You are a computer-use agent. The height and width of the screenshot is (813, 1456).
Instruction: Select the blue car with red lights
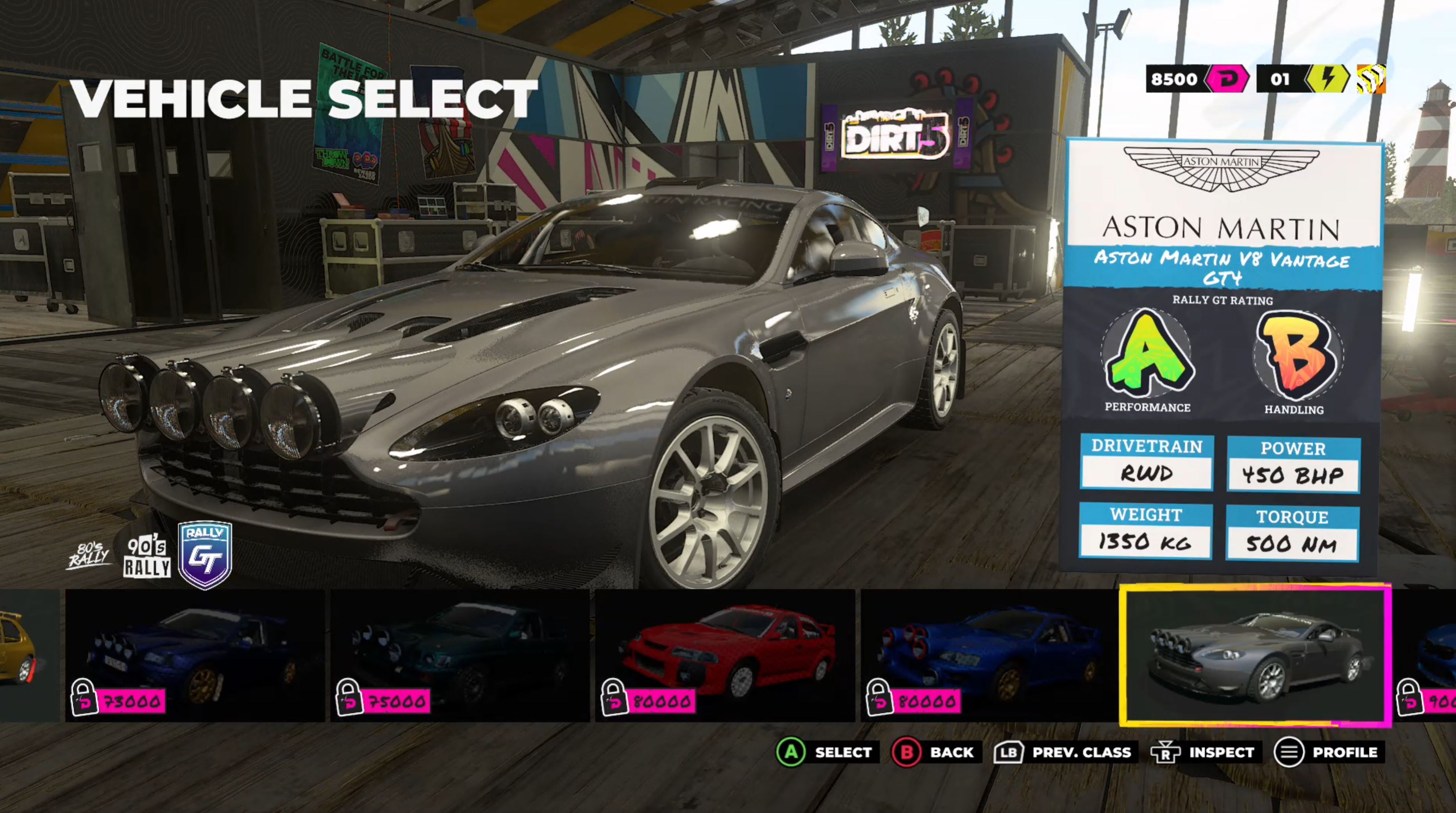(x=989, y=656)
